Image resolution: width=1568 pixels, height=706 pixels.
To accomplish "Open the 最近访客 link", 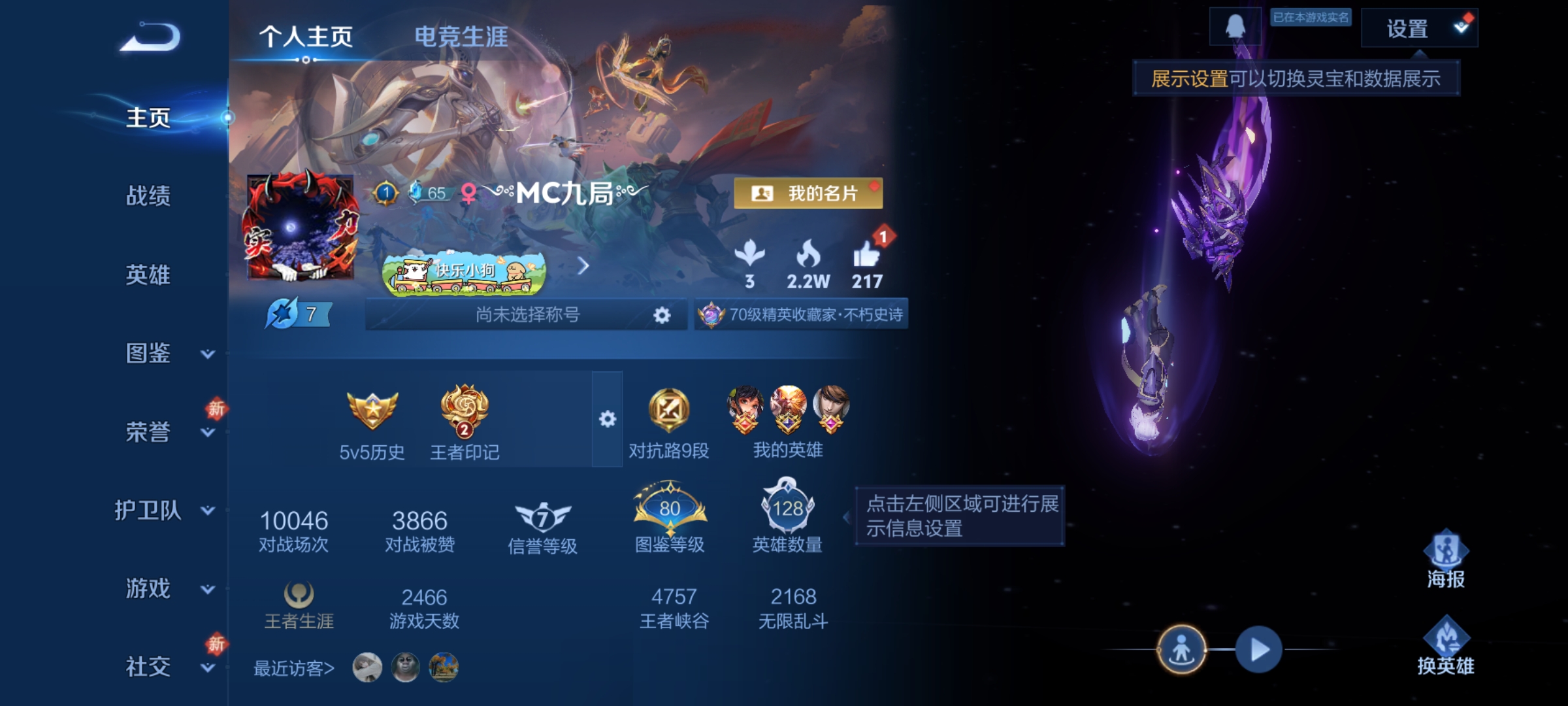I will 293,668.
